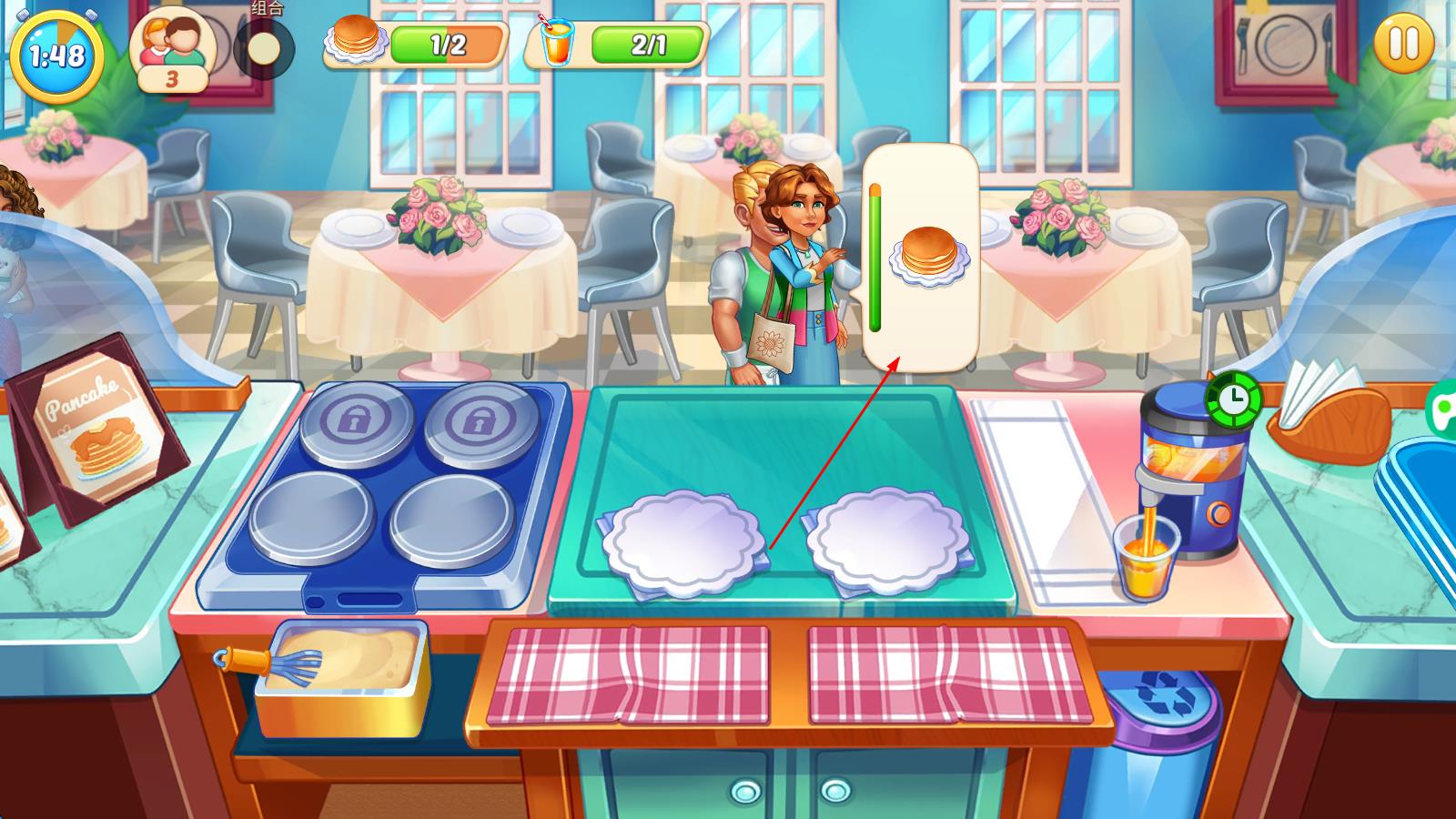Screen dimensions: 1456x819
Task: Open the blue recycling trash bin
Action: (1158, 728)
